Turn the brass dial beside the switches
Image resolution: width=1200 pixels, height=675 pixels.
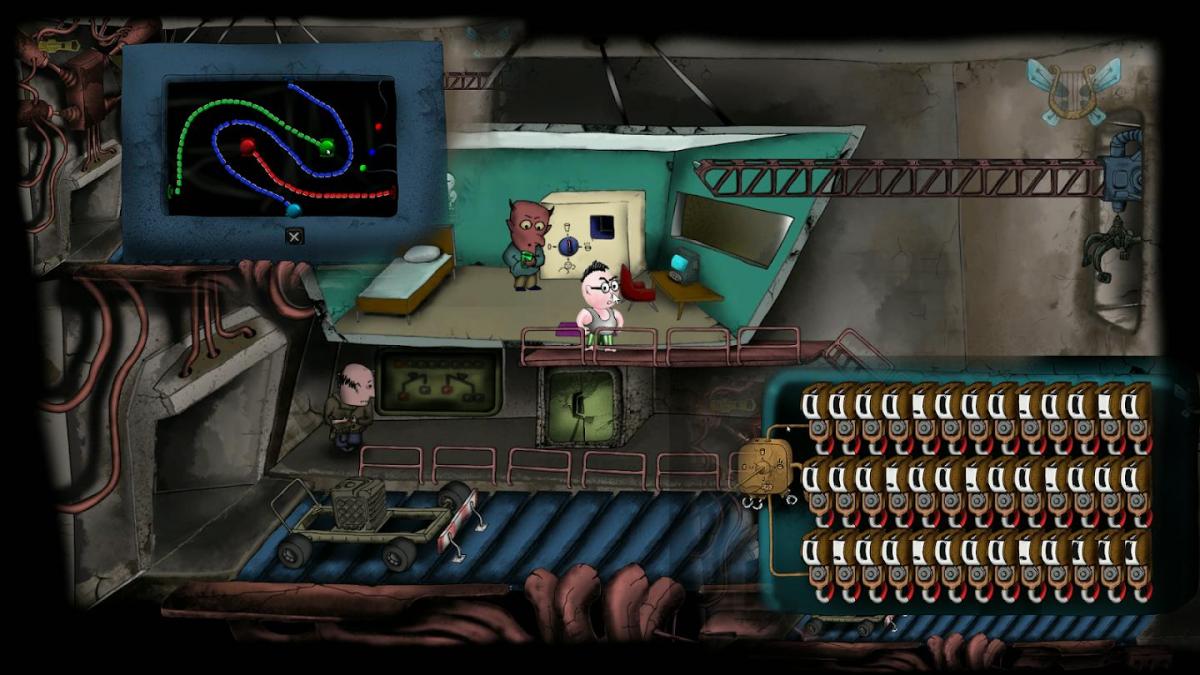point(766,465)
